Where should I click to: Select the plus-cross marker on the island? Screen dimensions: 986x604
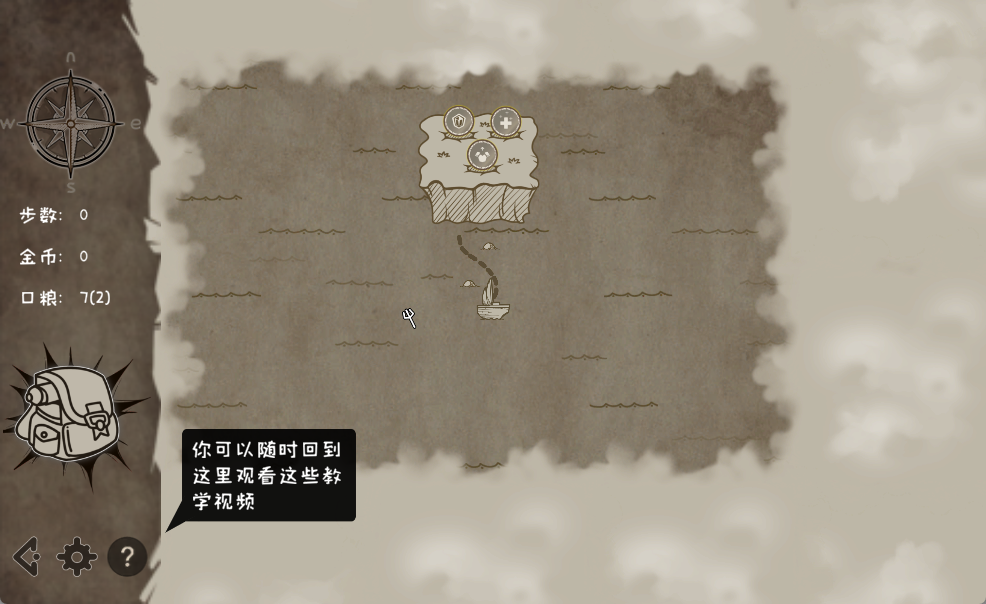506,123
